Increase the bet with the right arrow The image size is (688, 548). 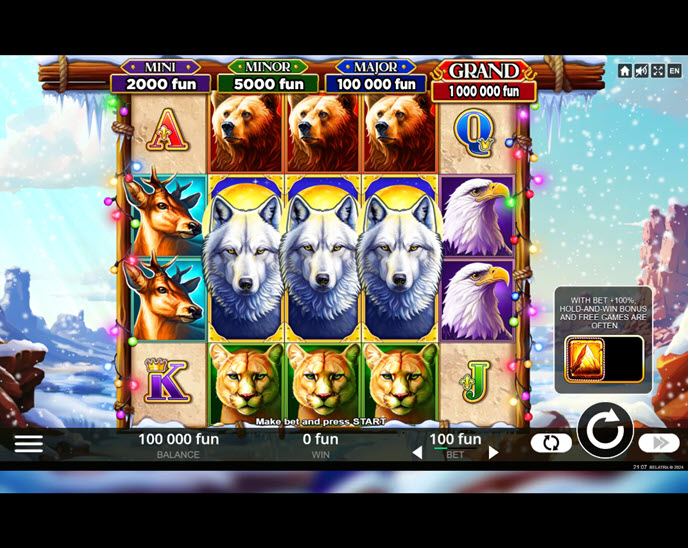coord(493,453)
